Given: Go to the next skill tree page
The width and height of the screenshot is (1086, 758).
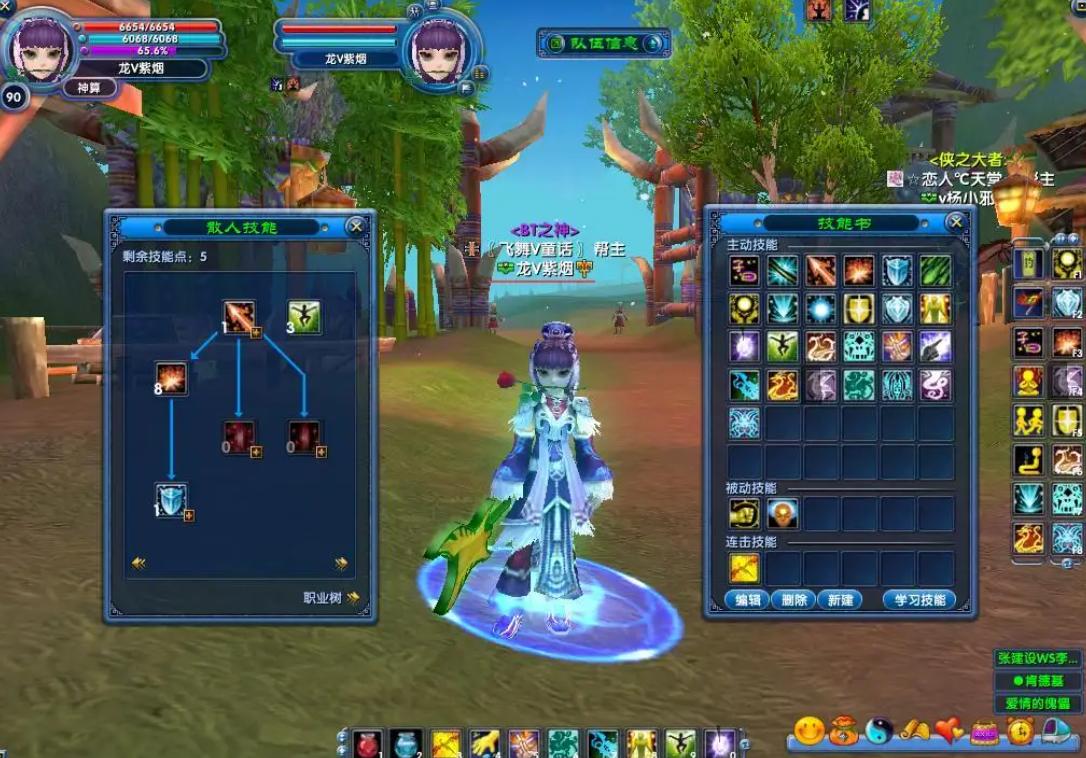Looking at the screenshot, I should coord(341,563).
